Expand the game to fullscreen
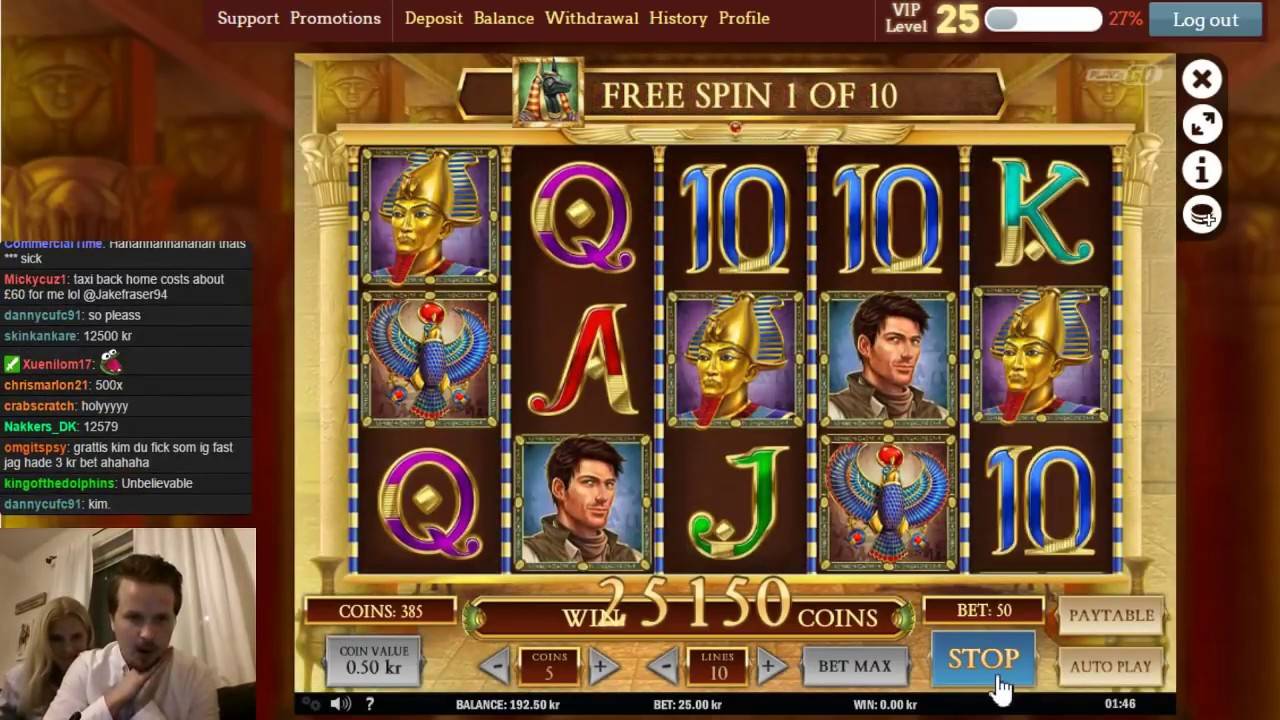Screen dimensions: 1280x720 (x=1202, y=124)
